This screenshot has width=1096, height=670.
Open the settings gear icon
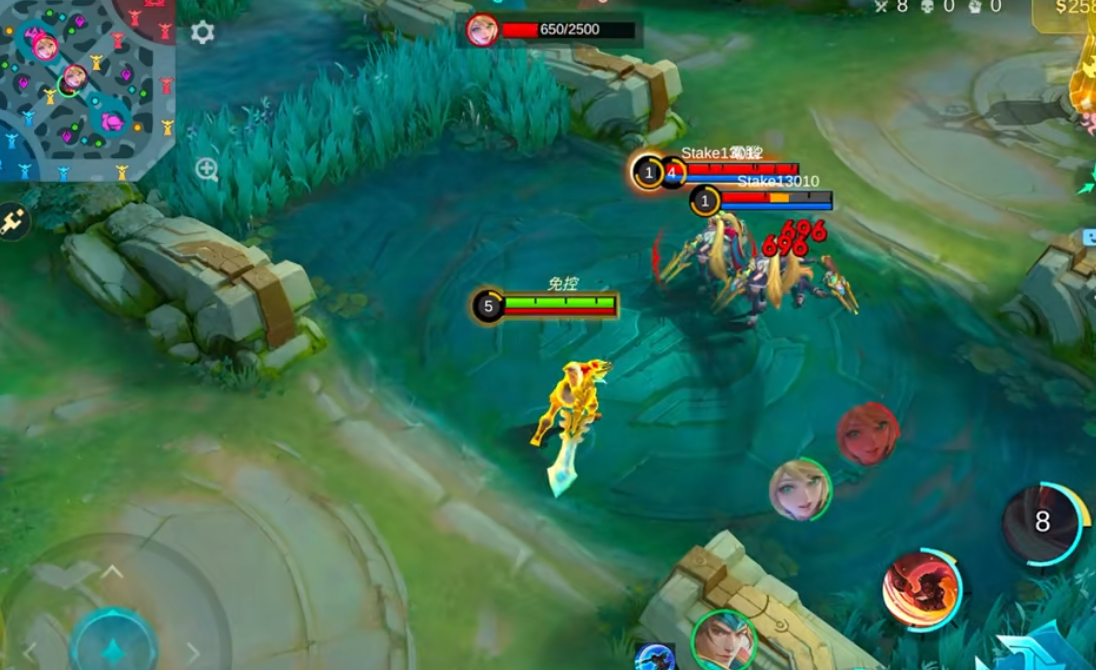coord(202,32)
